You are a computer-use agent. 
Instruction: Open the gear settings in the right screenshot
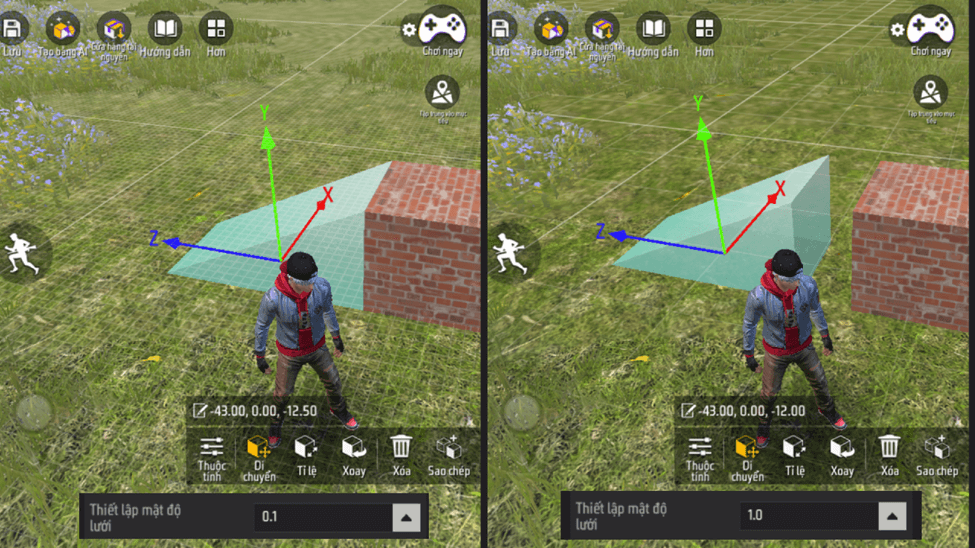pos(897,30)
